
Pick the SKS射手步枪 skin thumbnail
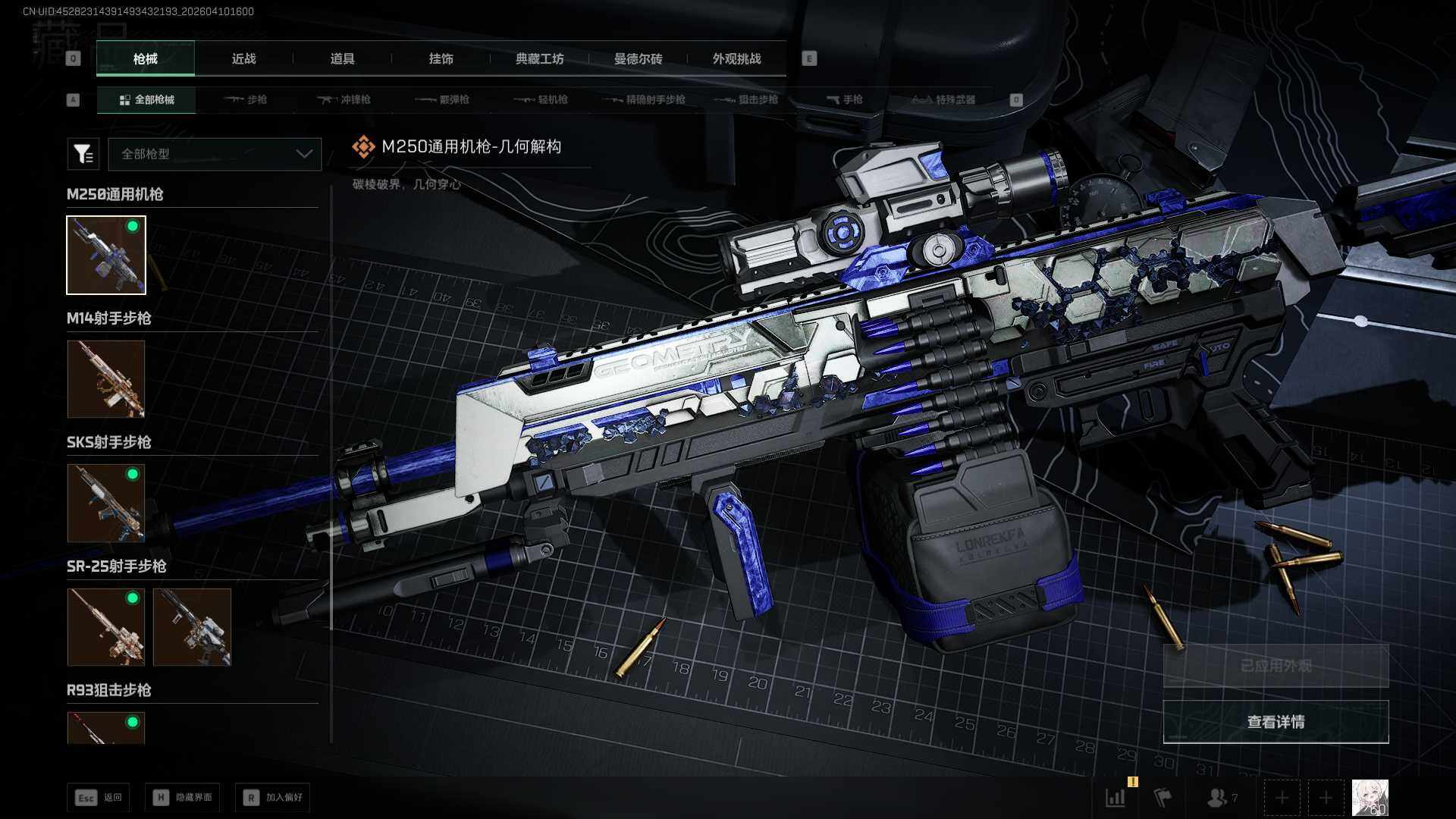106,503
